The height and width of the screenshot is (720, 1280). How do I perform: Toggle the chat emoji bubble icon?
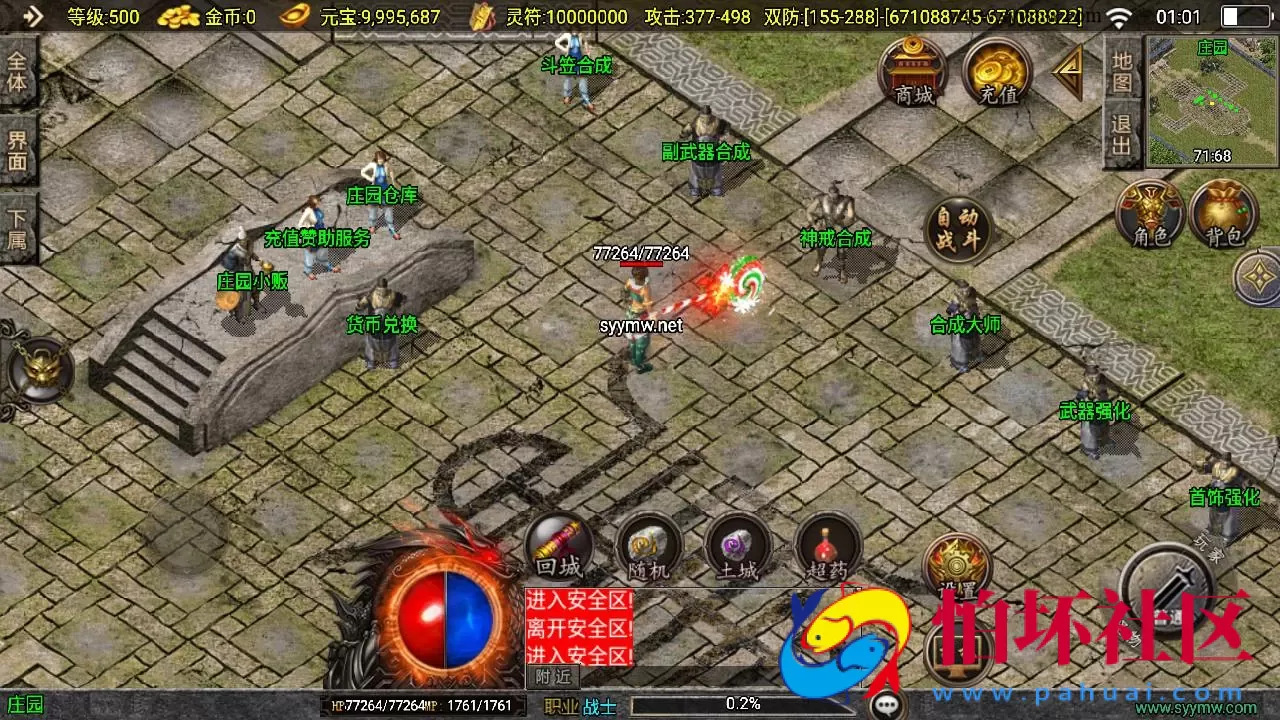[x=888, y=703]
